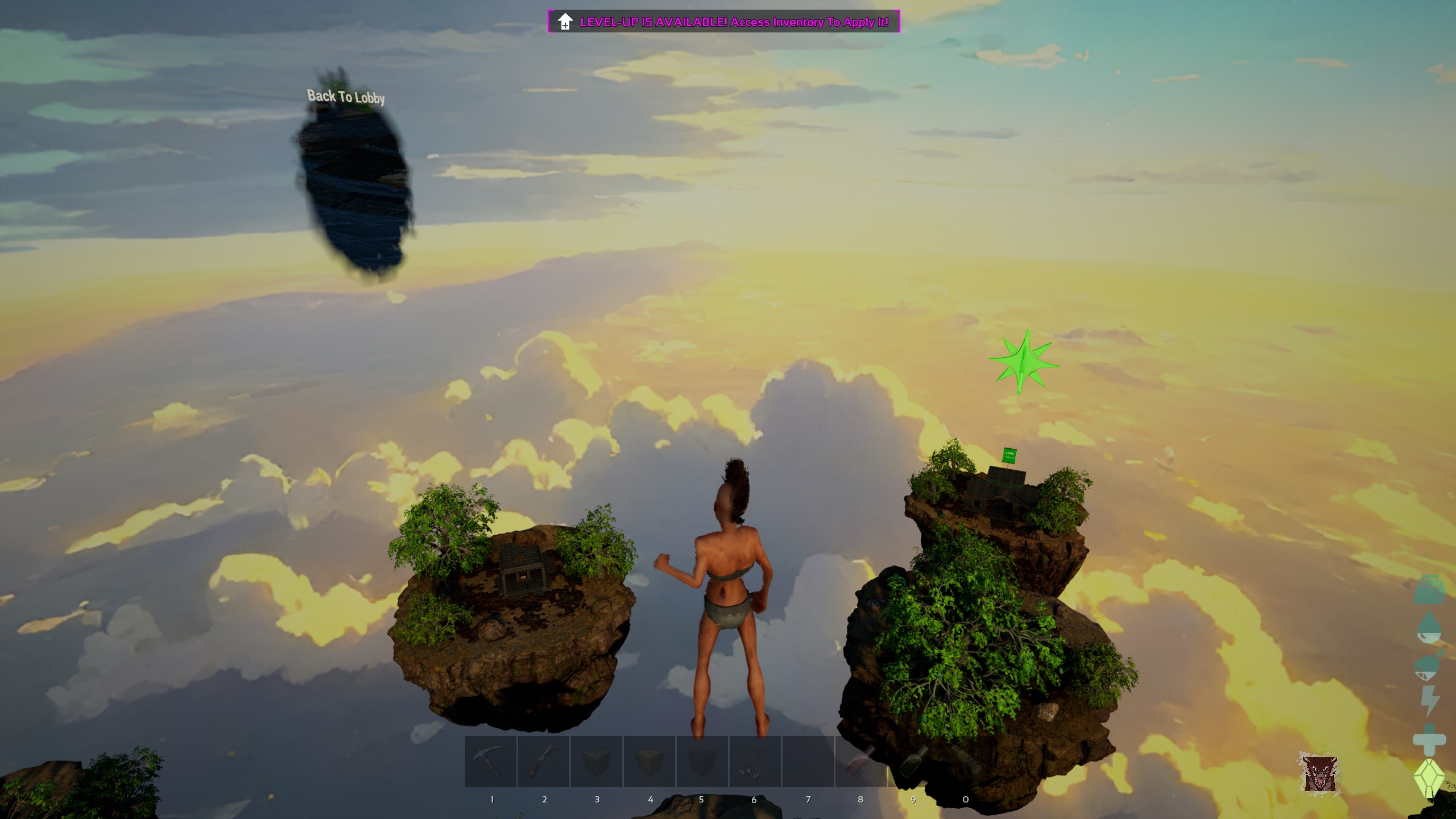1456x819 pixels.
Task: Use the pink potion bottle in slot 8
Action: [x=861, y=761]
